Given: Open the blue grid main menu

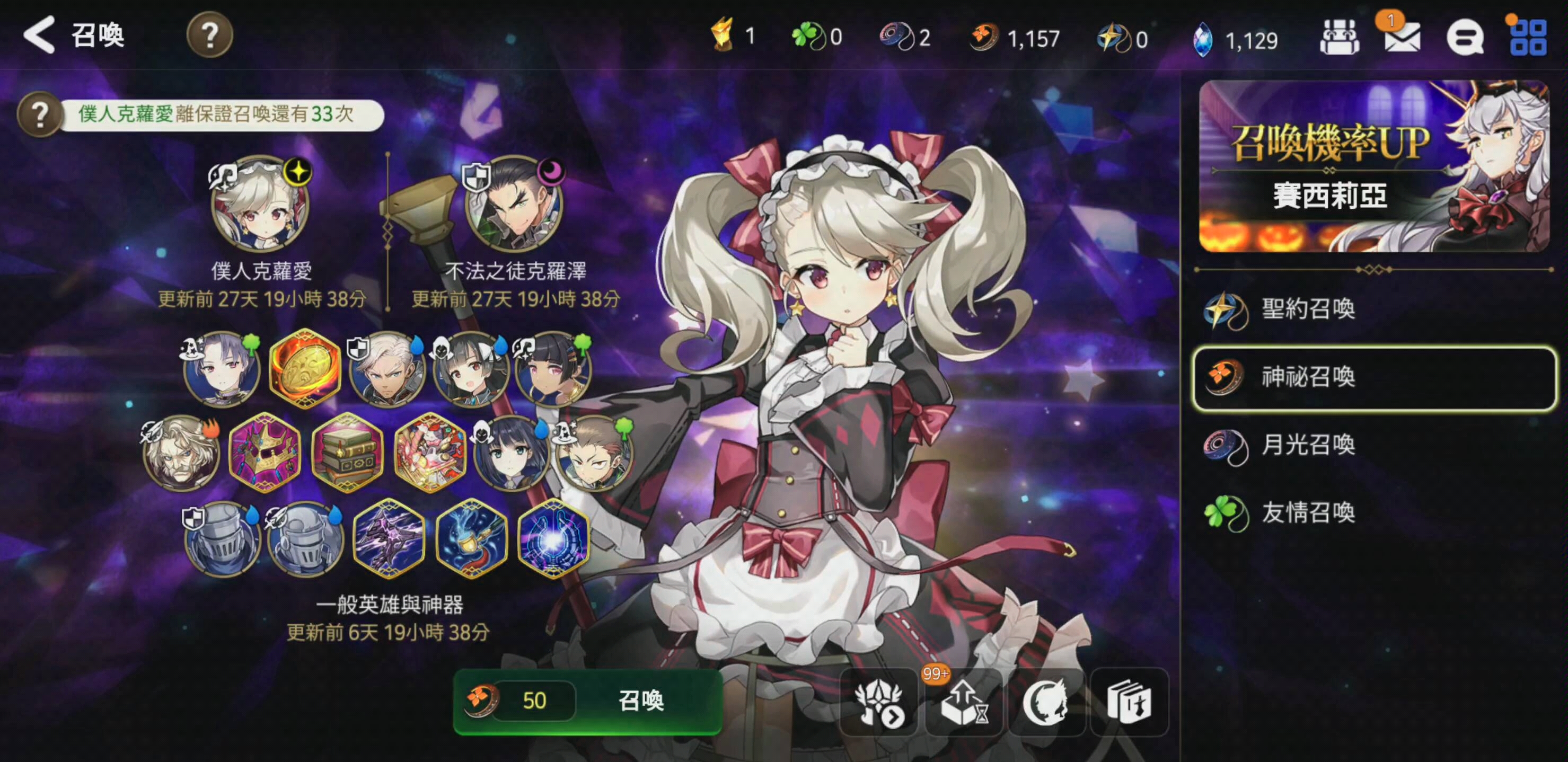Looking at the screenshot, I should 1528,38.
